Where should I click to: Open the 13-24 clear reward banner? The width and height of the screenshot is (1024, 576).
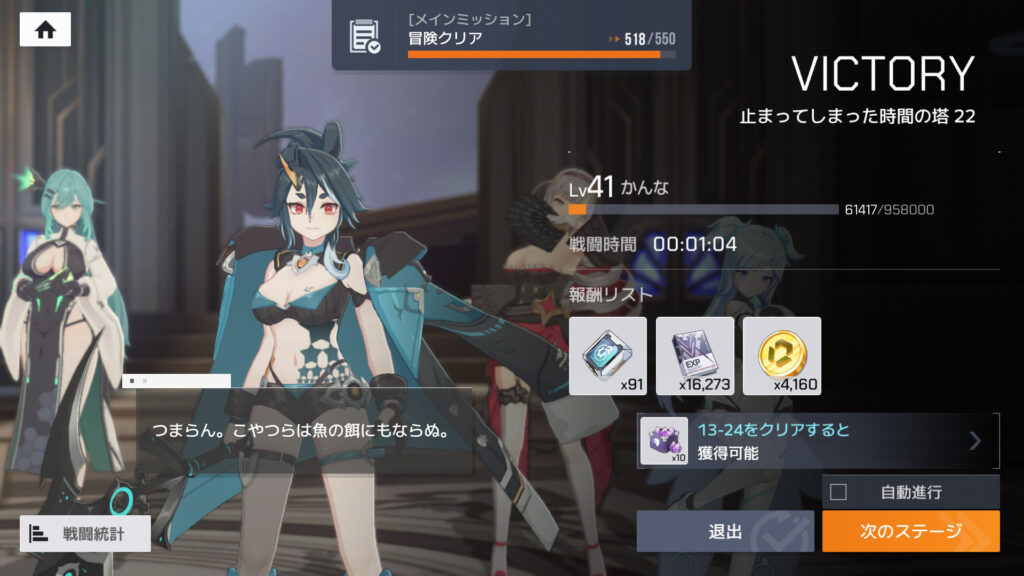(x=818, y=441)
